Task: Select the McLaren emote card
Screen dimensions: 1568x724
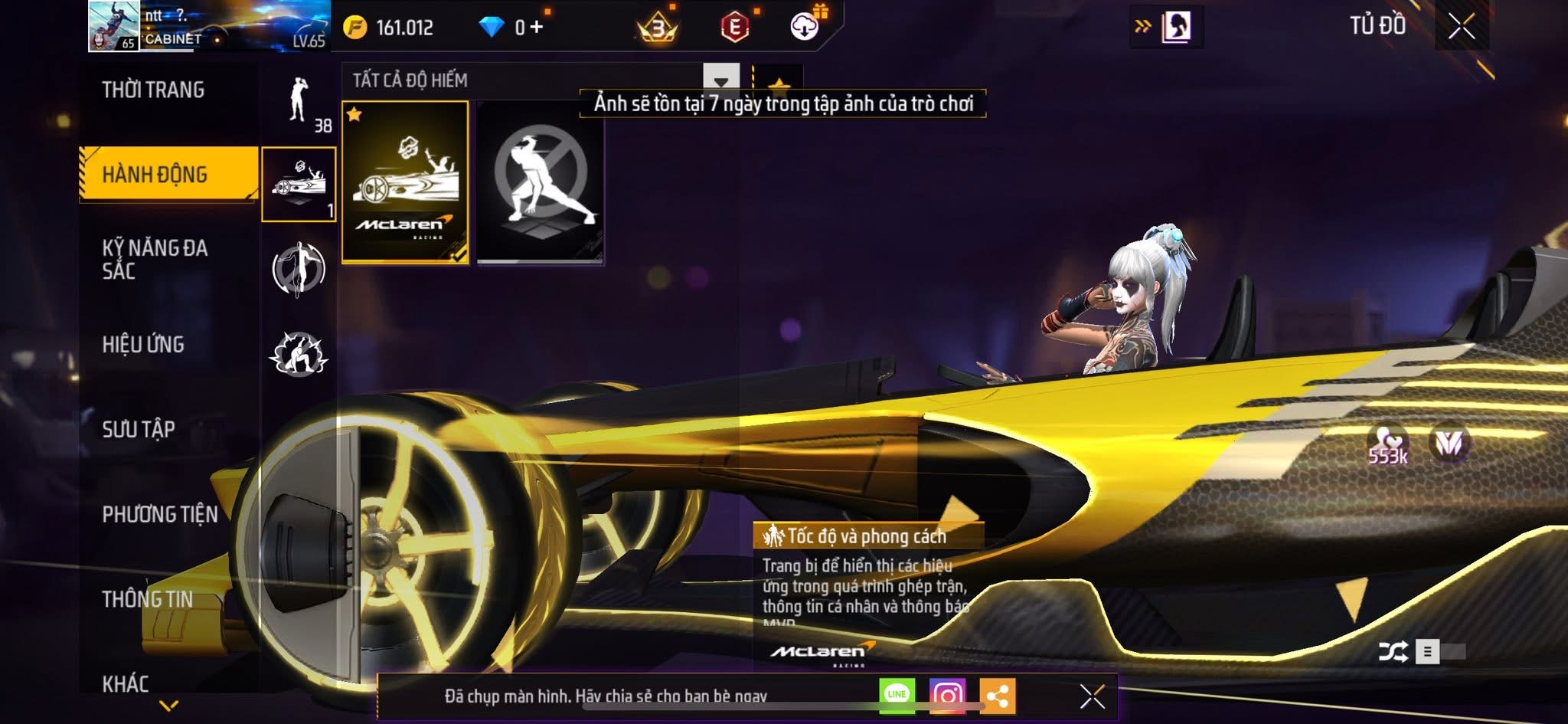Action: 405,182
